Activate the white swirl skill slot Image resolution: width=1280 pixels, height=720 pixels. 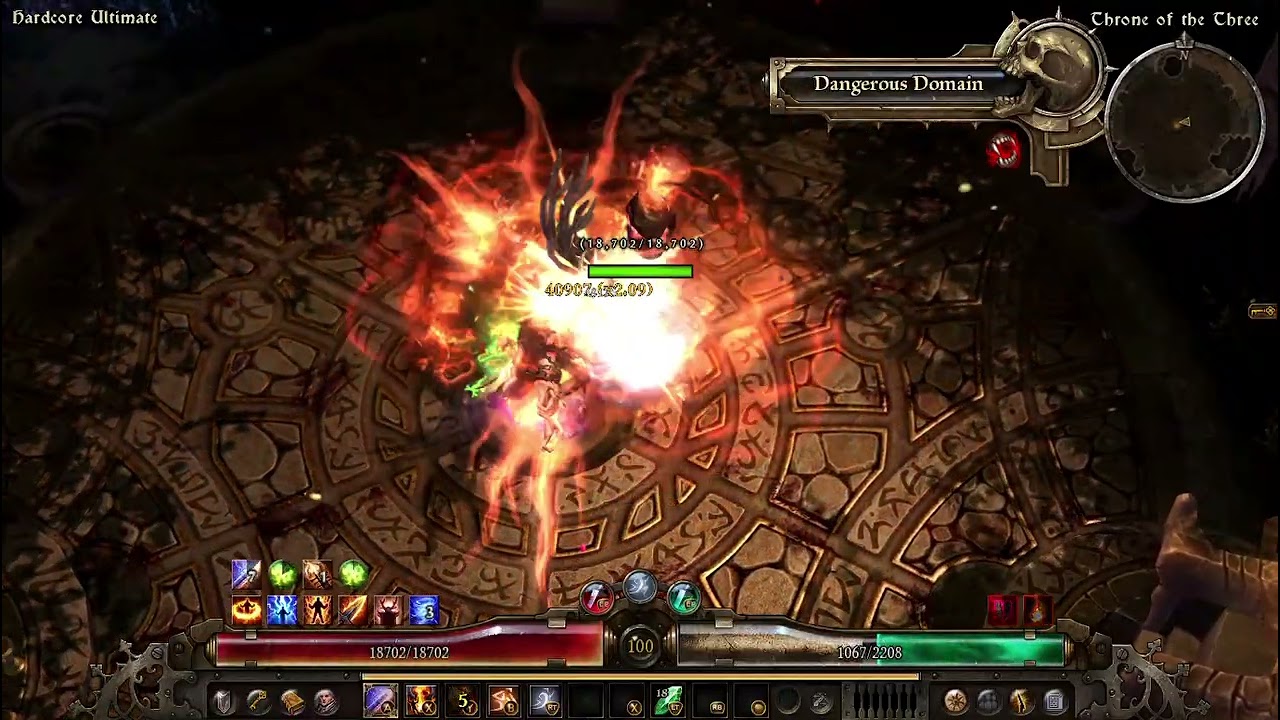[x=545, y=701]
